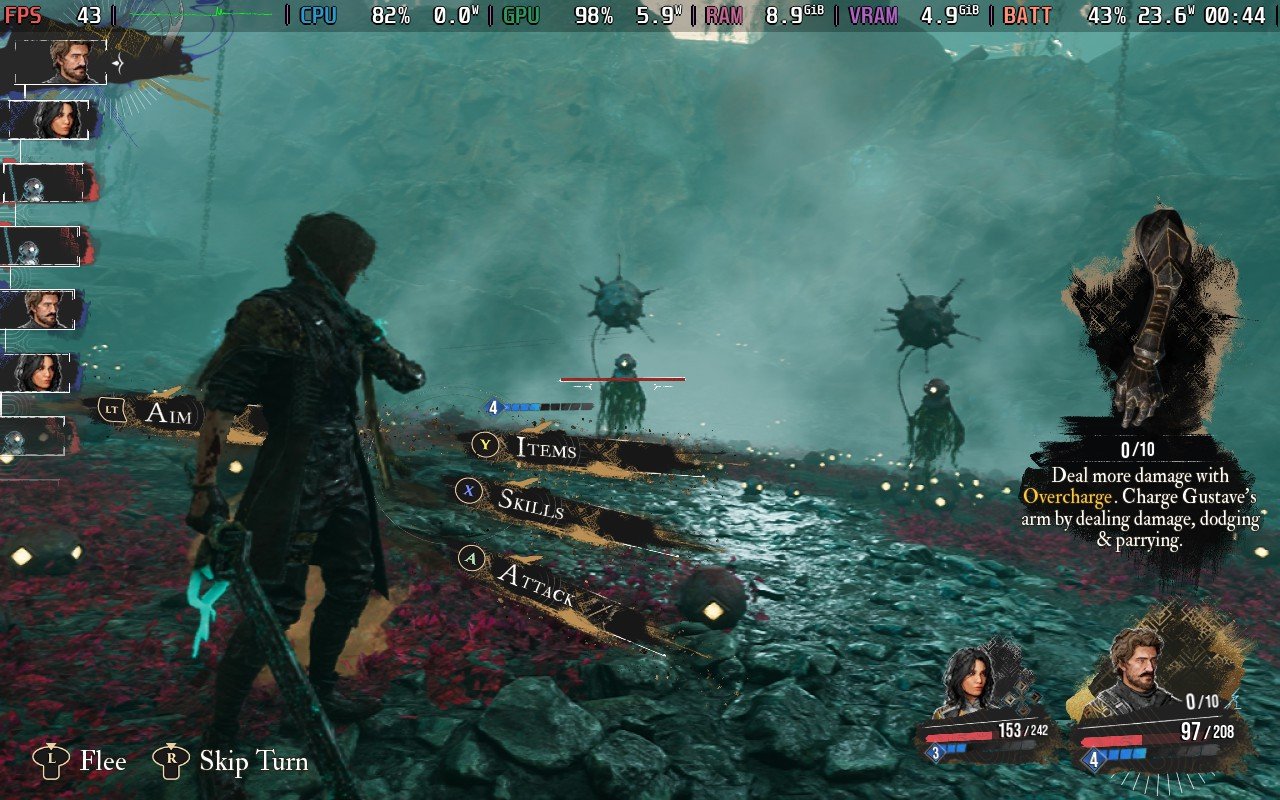Skip Turn for the current character
Viewport: 1280px width, 800px height.
(253, 762)
